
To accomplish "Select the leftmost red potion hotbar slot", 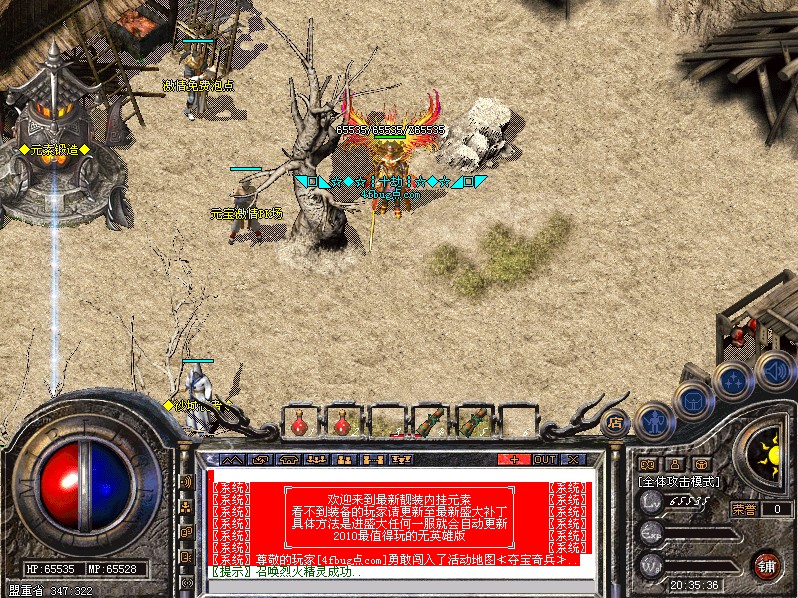I will click(299, 424).
